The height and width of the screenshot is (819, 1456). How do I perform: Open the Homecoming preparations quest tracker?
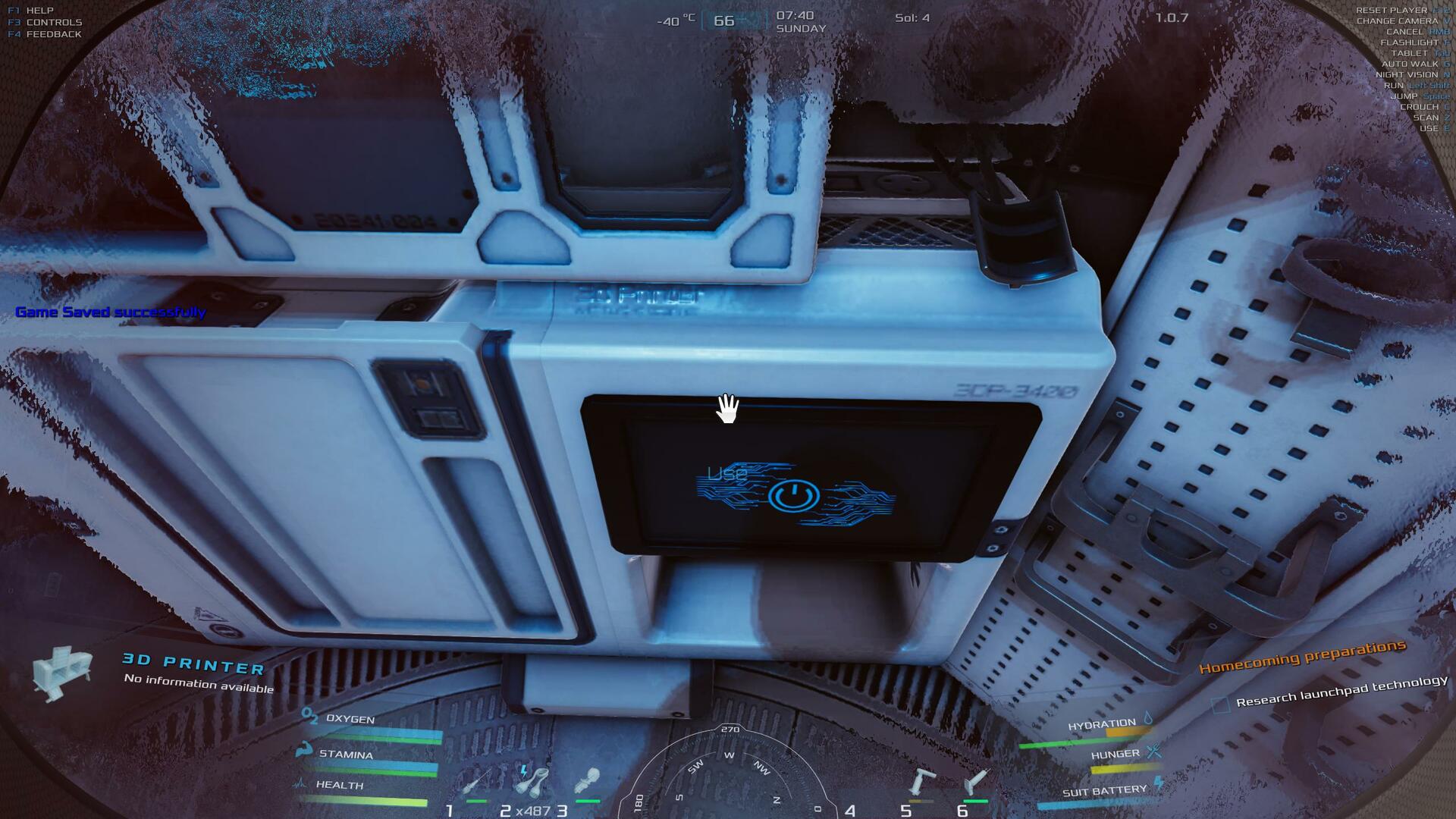(1301, 657)
